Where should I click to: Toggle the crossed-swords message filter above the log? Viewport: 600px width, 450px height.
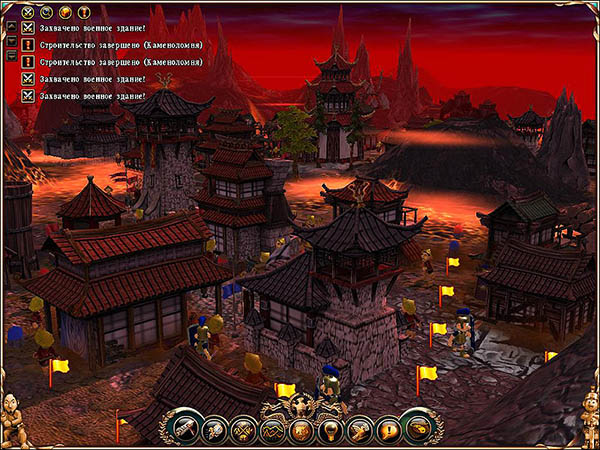pos(27,12)
